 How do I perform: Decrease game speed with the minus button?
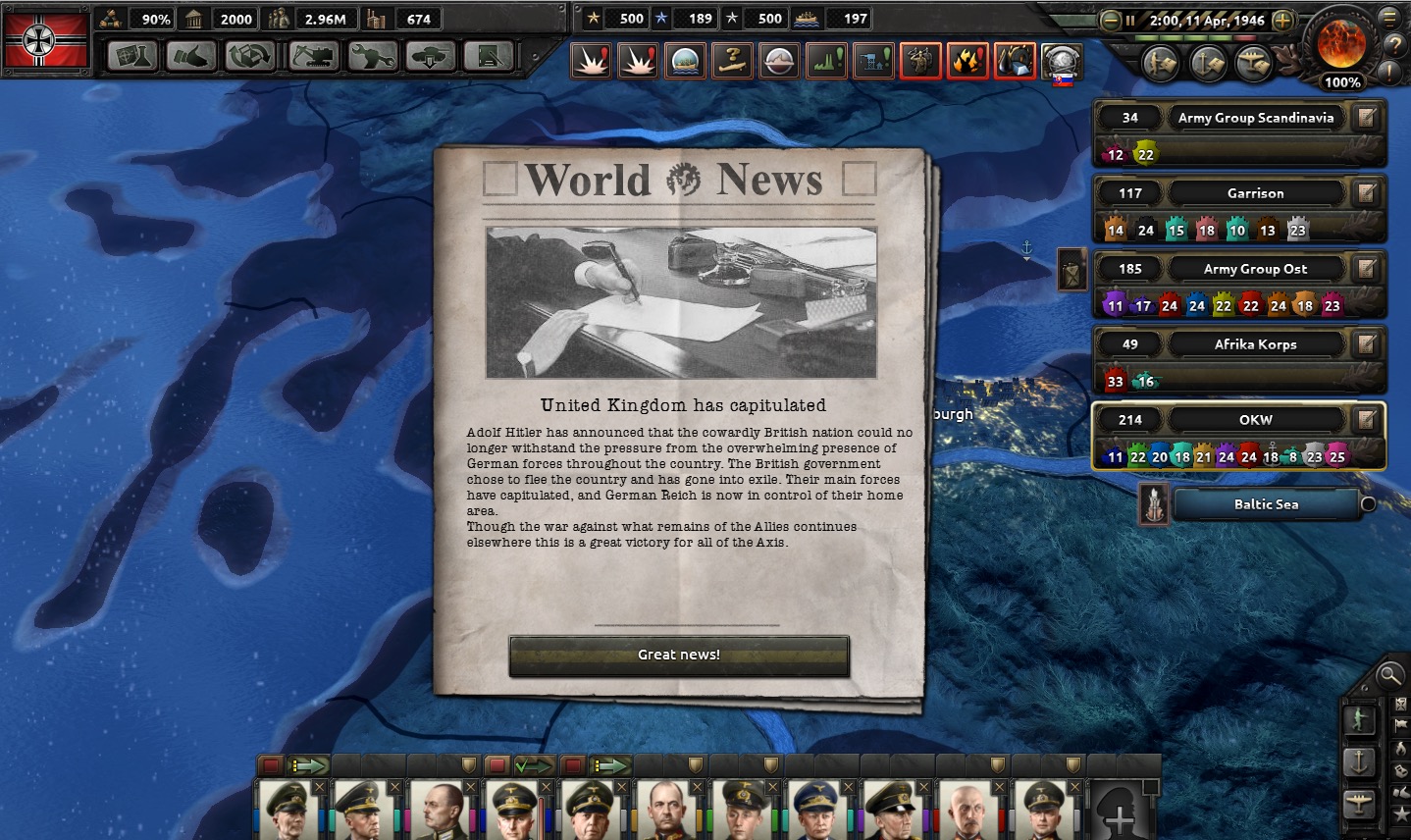point(1110,21)
